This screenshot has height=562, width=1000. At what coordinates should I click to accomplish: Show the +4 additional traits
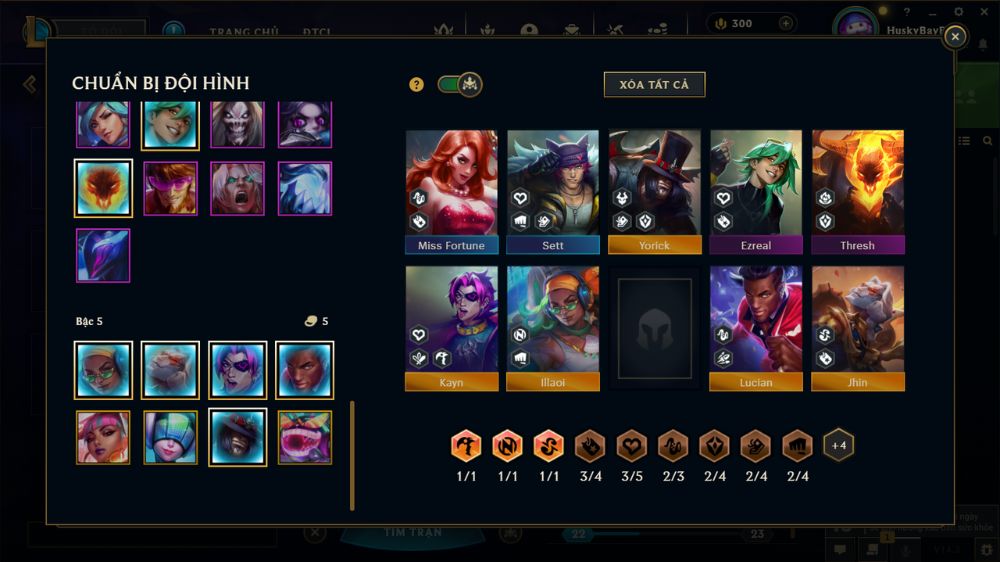pyautogui.click(x=838, y=445)
